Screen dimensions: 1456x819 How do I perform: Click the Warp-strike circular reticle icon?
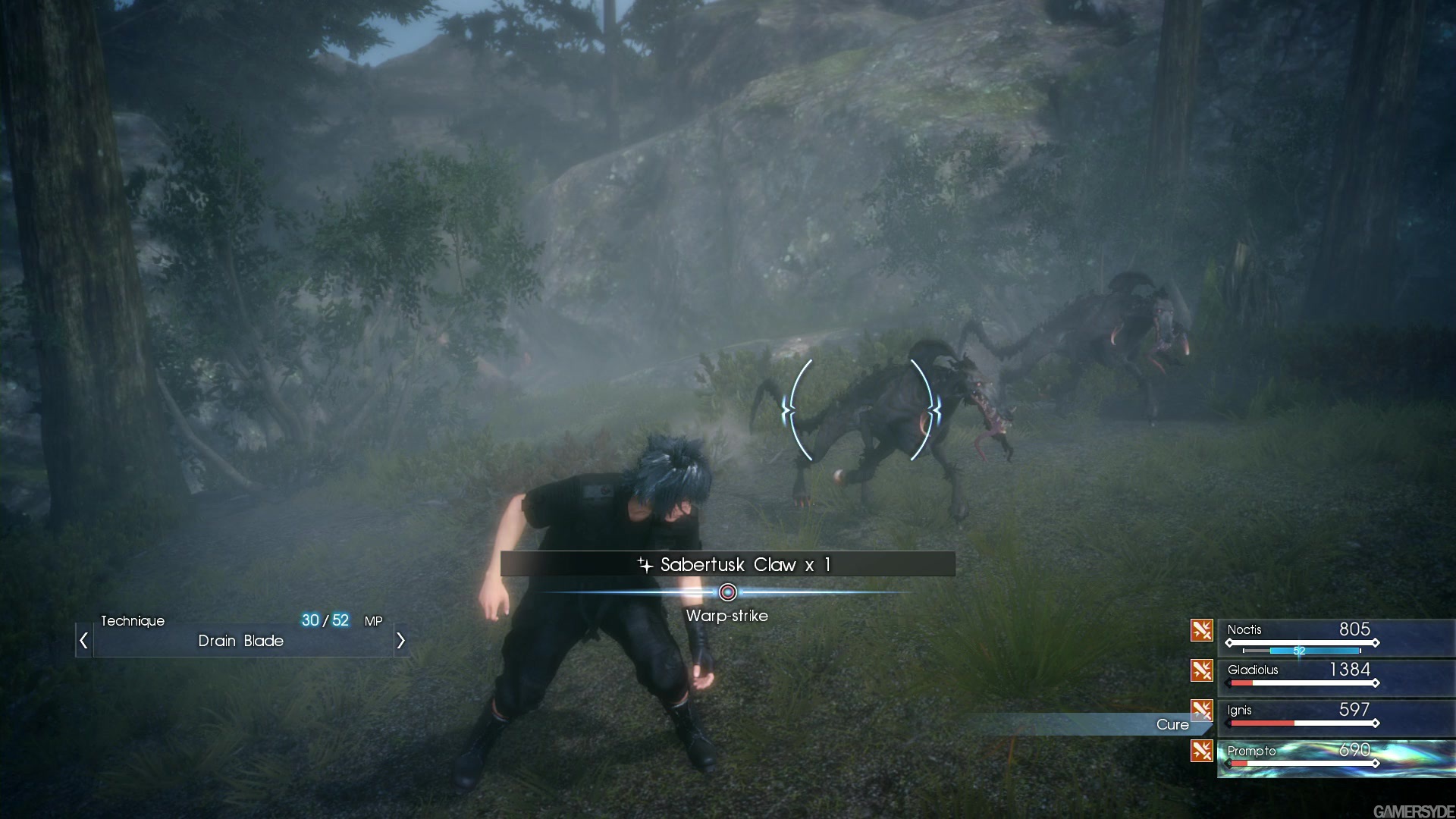727,591
